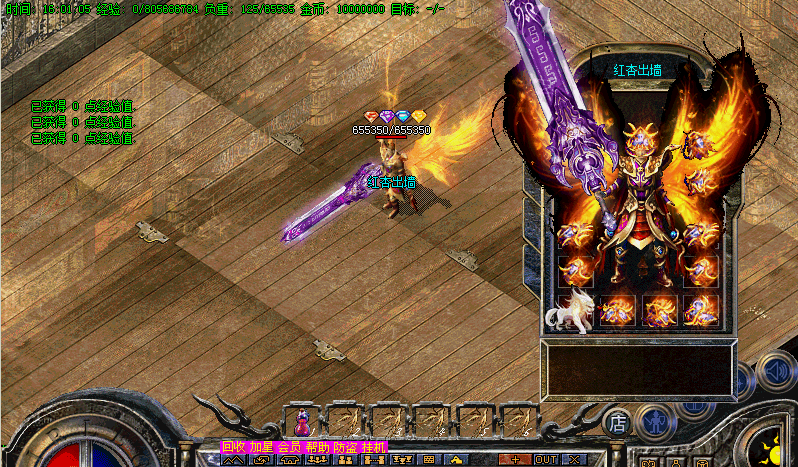Select the 防盗 anti-theft option
This screenshot has height=467, width=798.
point(346,447)
